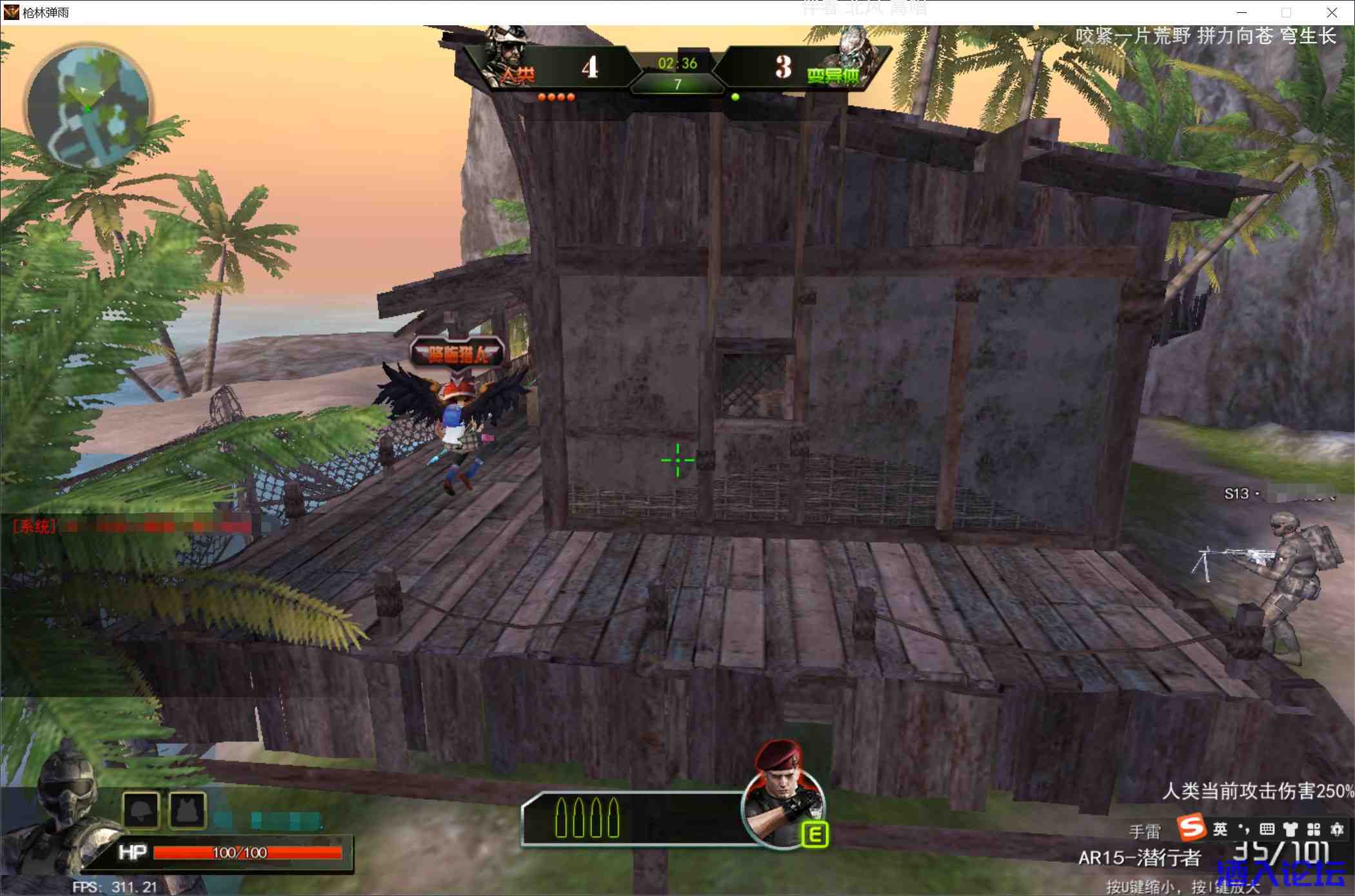This screenshot has height=896, width=1355.
Task: Close the 枪林弹雨 game window
Action: [1331, 12]
